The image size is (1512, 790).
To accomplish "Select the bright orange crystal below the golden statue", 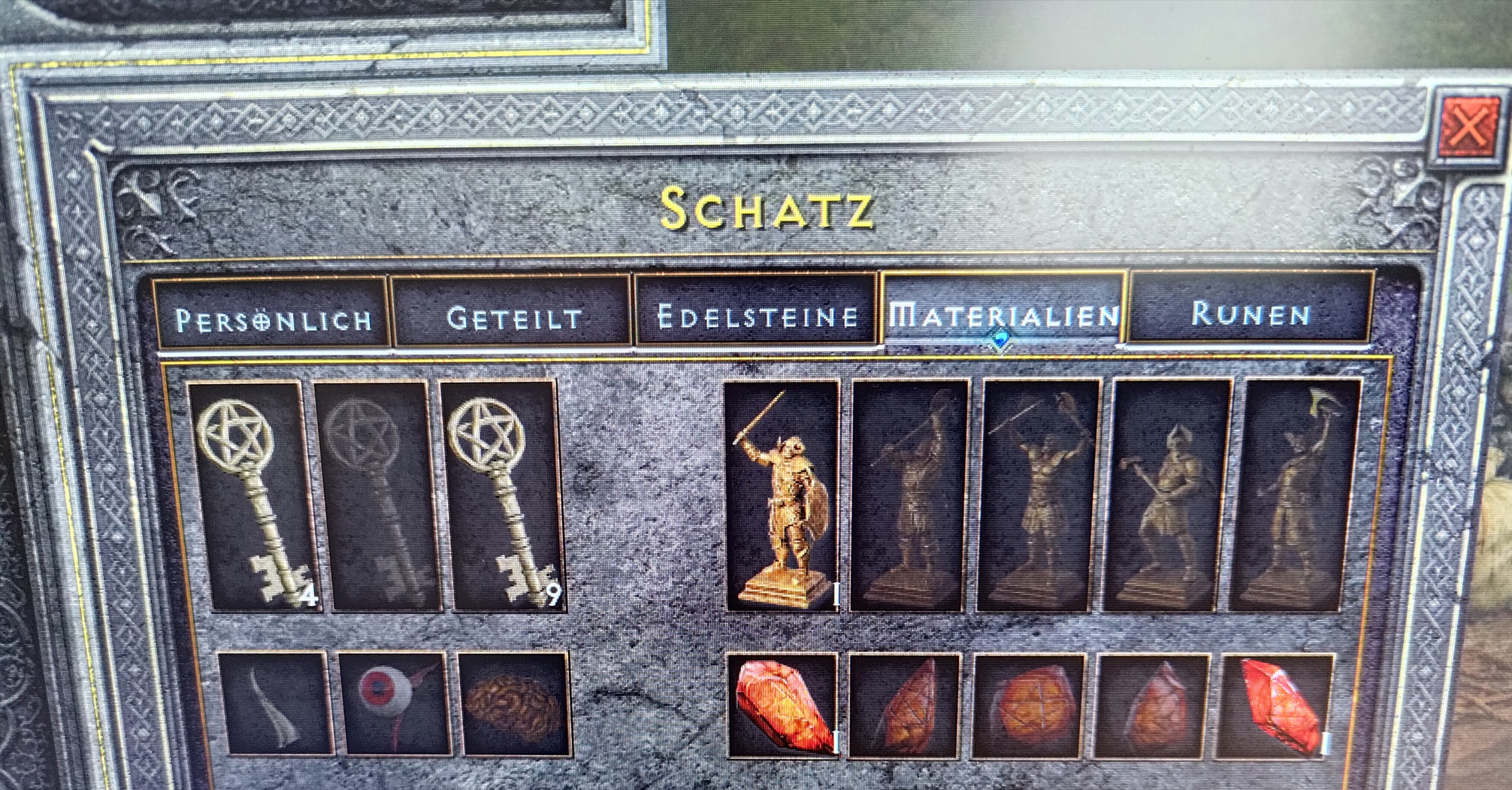I will click(782, 705).
